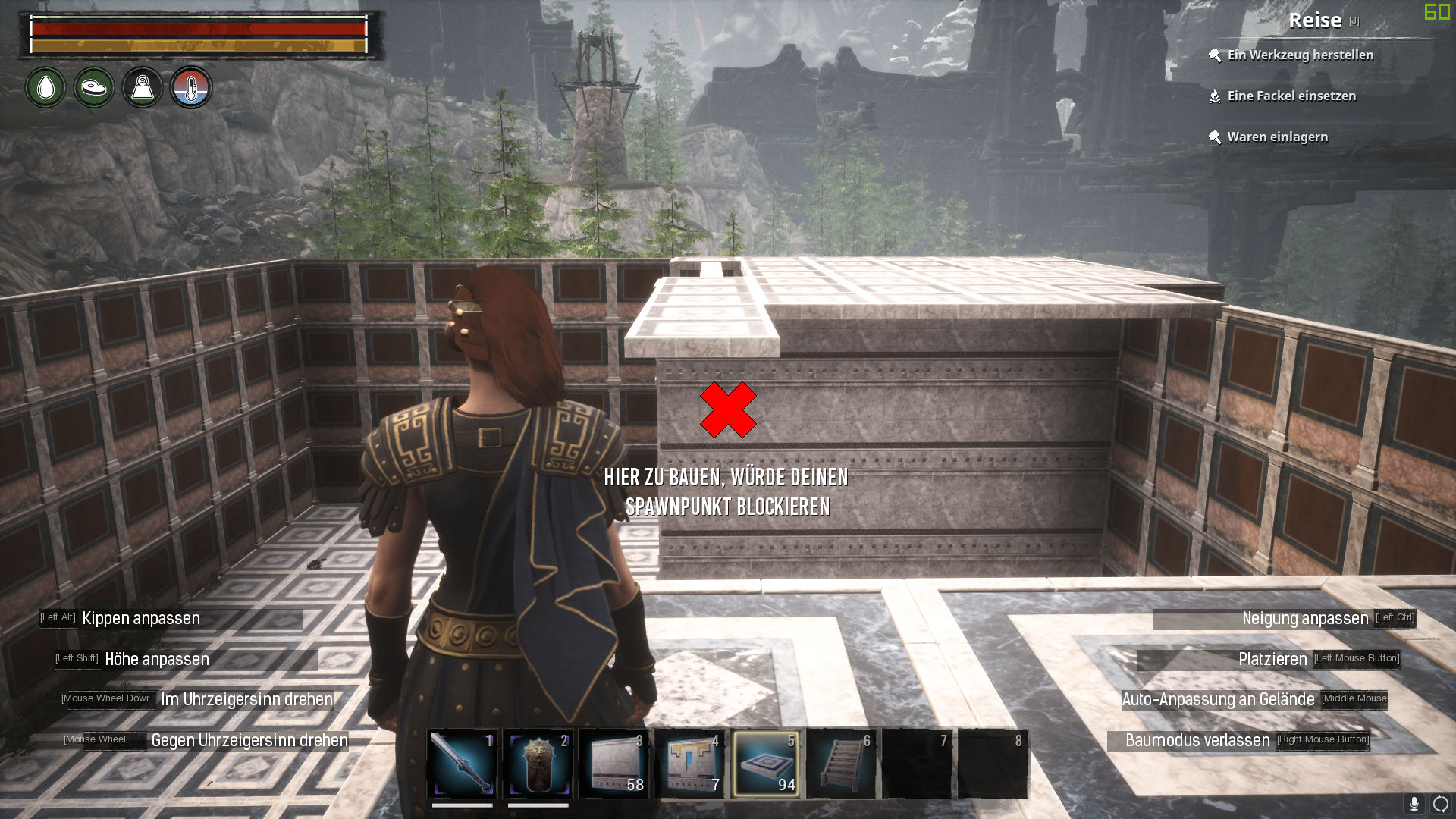Click the water drop thirst icon

click(x=45, y=88)
